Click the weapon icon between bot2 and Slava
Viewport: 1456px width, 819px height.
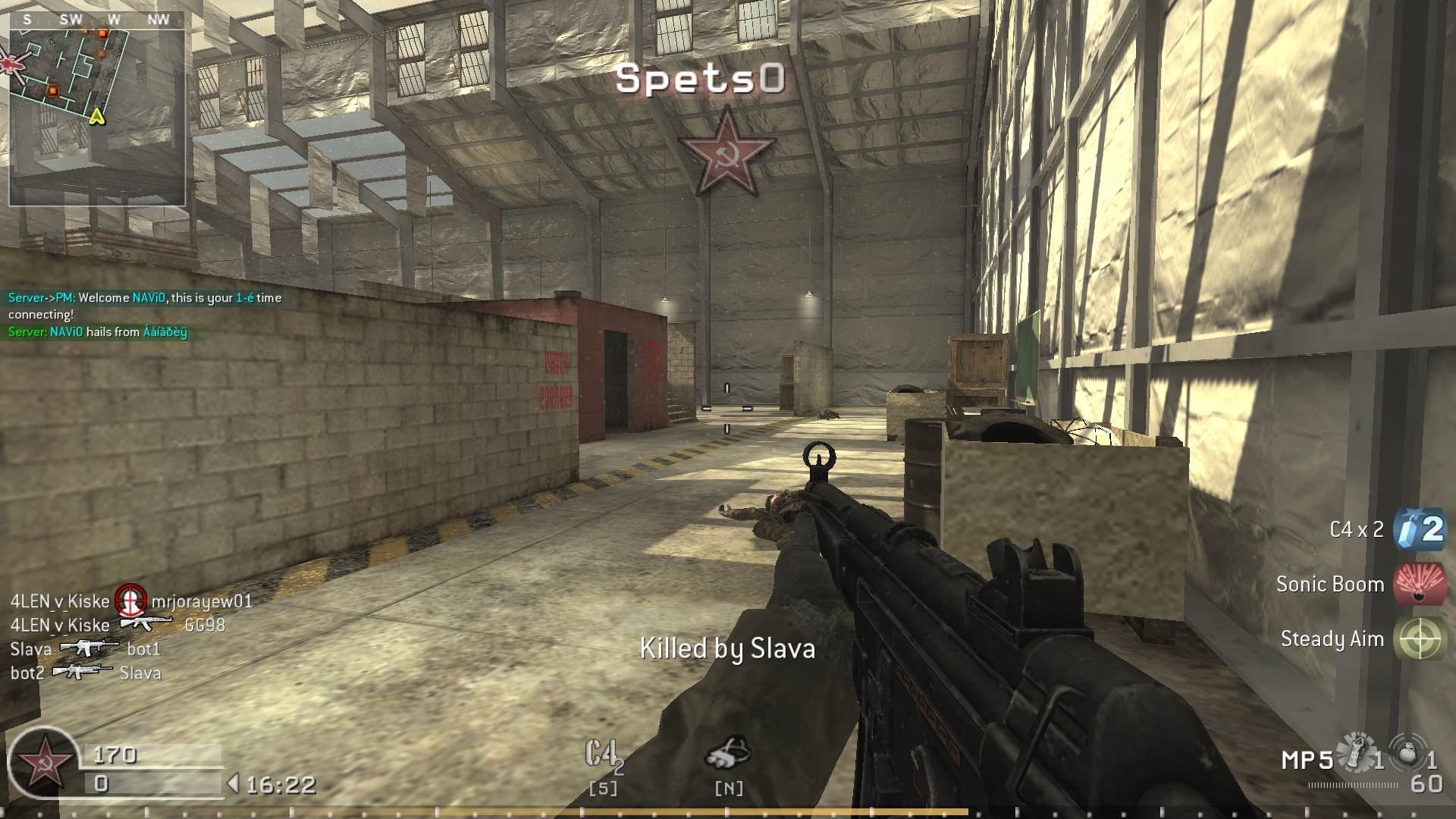(x=83, y=670)
